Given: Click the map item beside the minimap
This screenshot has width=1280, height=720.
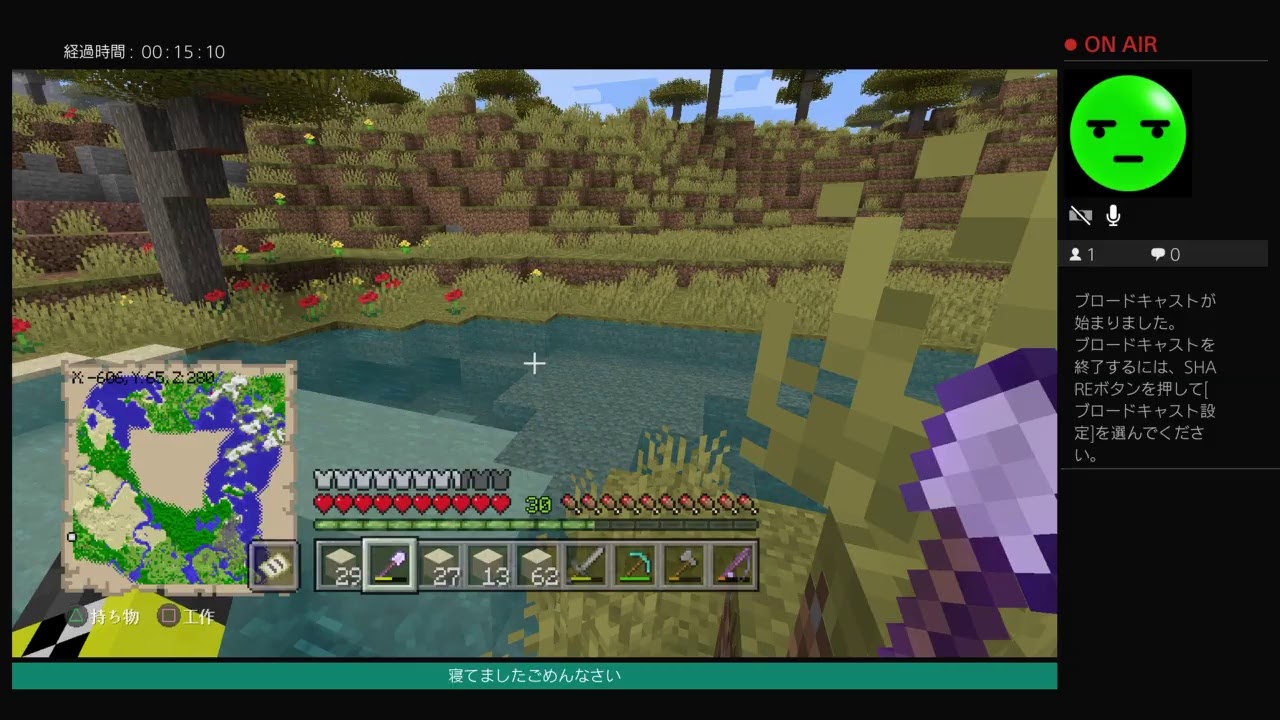Looking at the screenshot, I should pyautogui.click(x=273, y=567).
